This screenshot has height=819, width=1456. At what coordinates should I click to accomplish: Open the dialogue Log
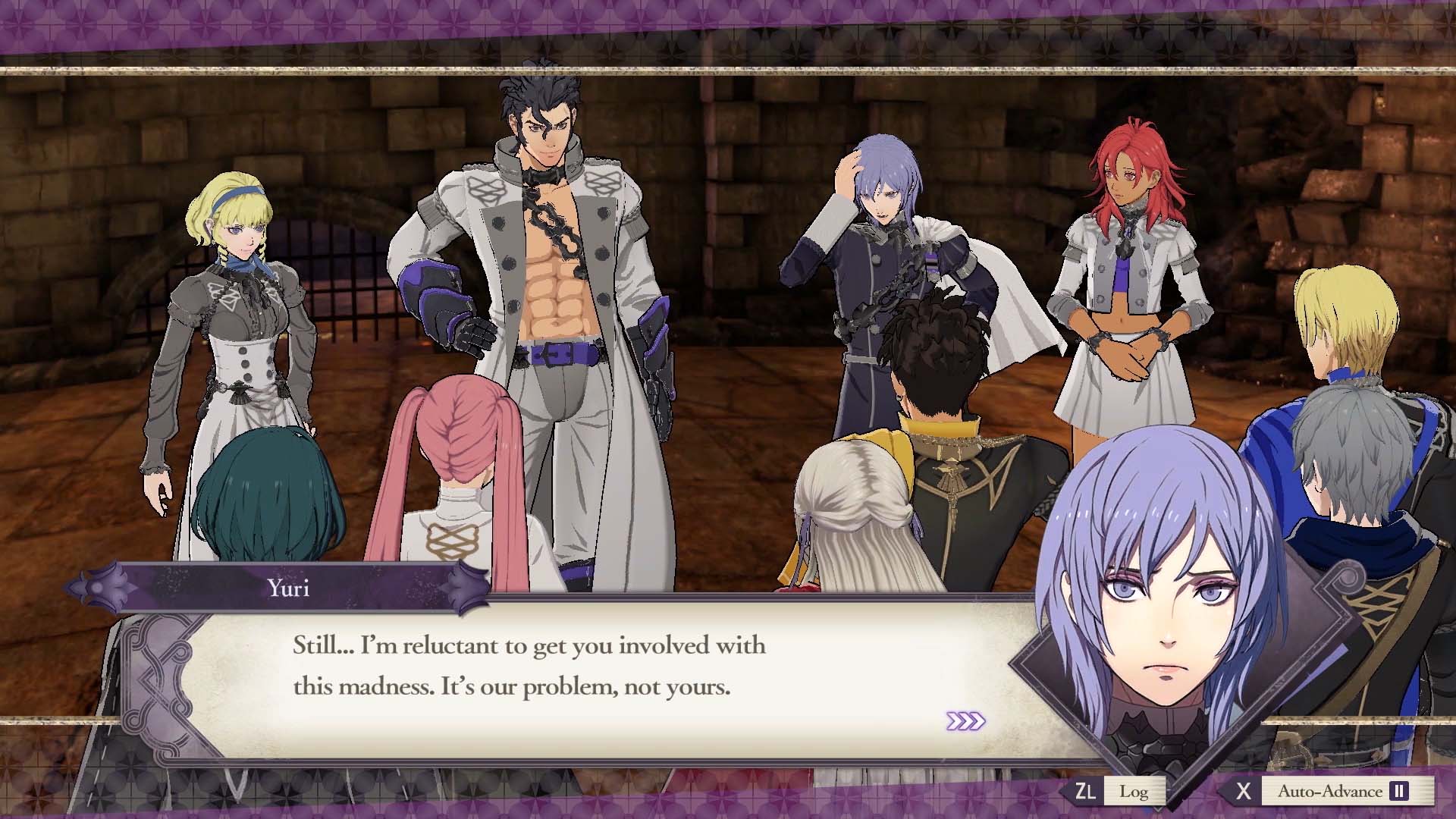tap(1132, 792)
